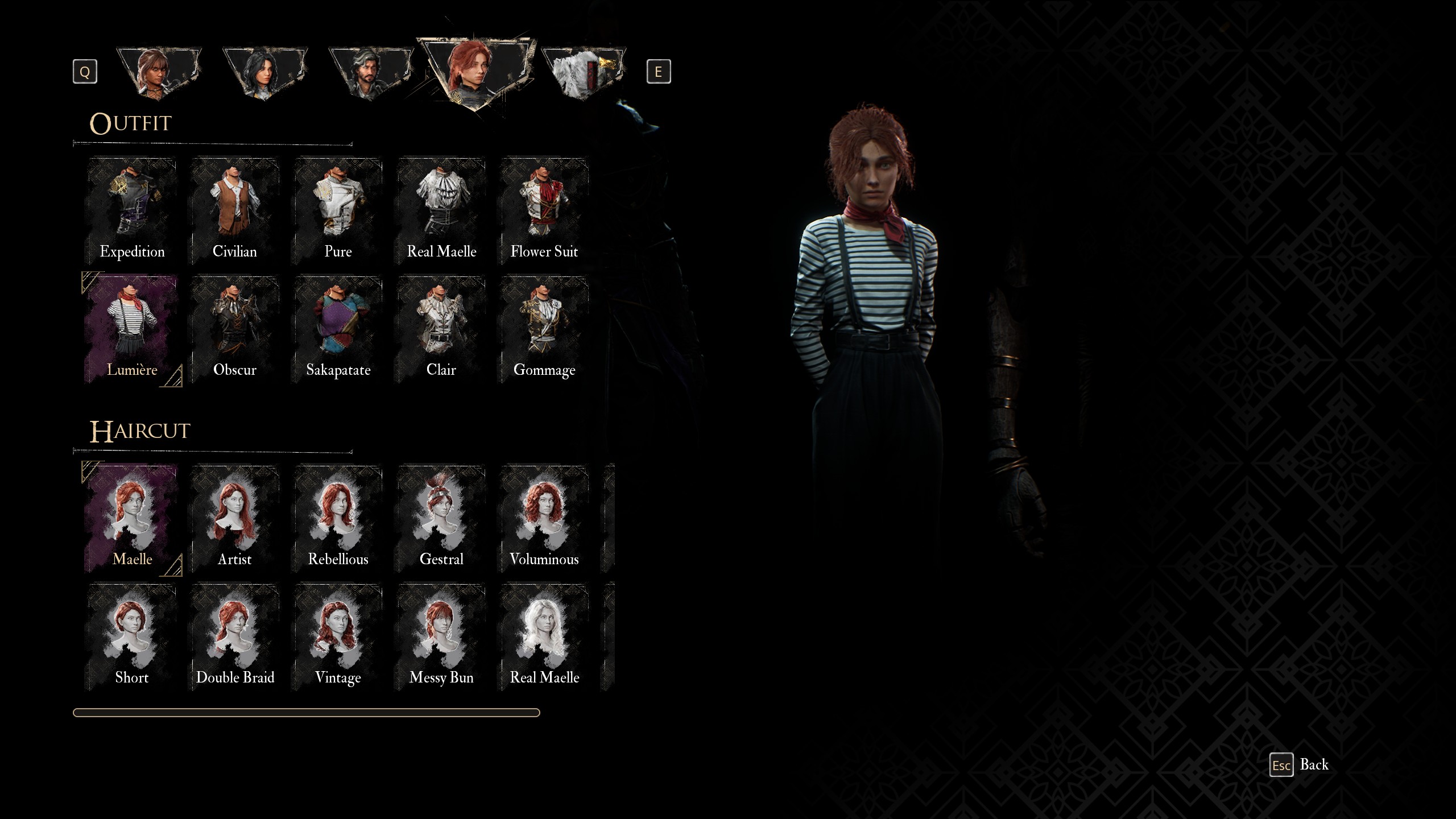Select the Short haircut
The width and height of the screenshot is (1456, 819).
point(132,636)
